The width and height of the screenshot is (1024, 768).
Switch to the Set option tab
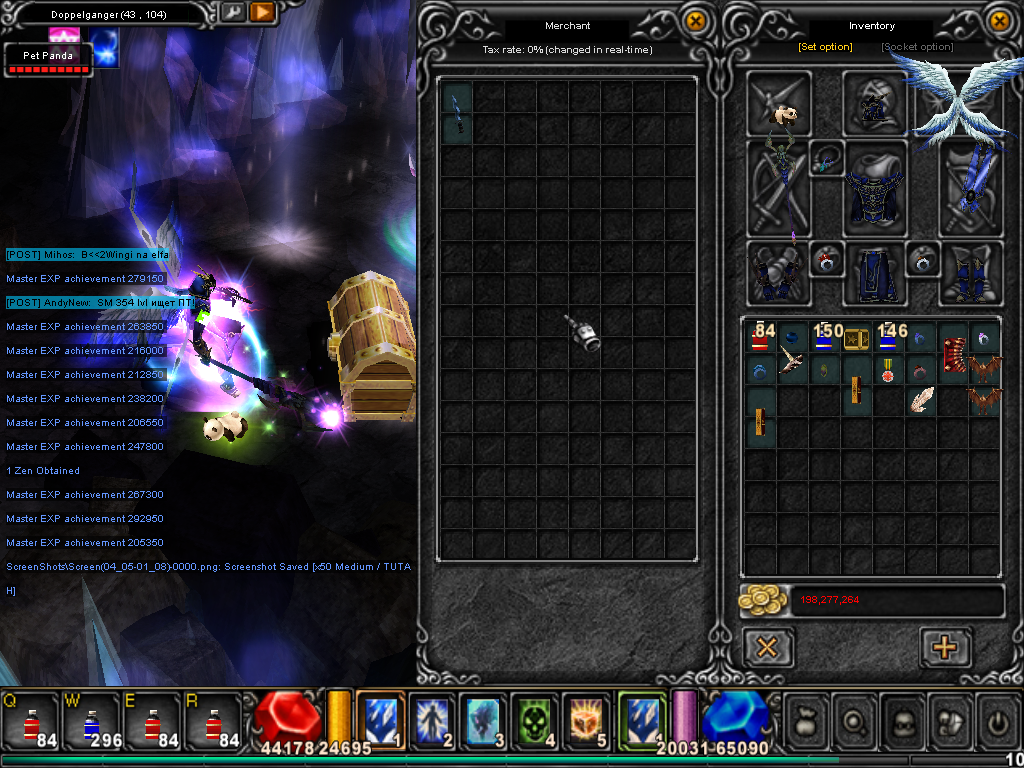click(x=825, y=47)
